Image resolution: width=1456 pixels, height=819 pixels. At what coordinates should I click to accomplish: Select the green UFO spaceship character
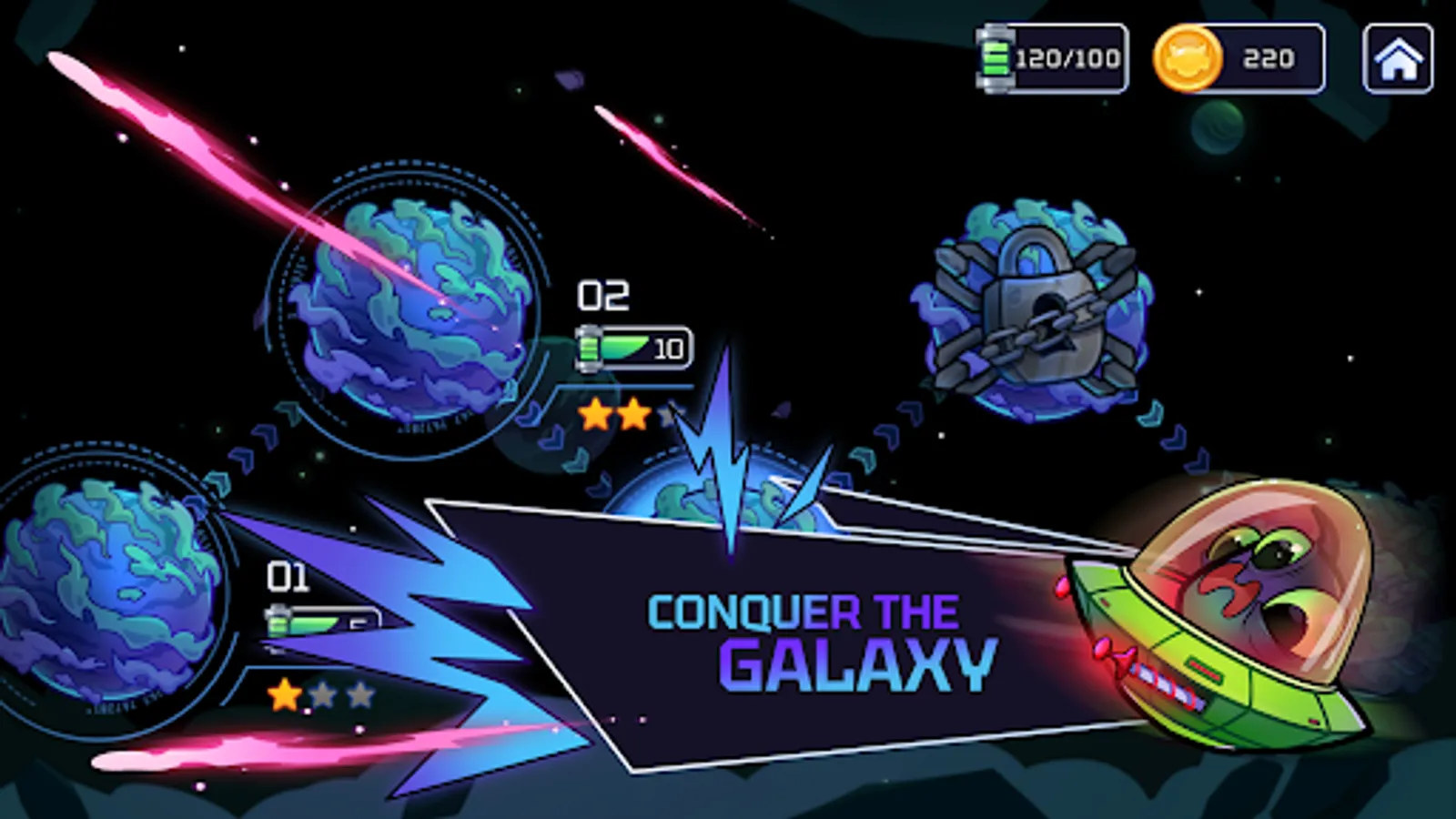tap(1228, 619)
